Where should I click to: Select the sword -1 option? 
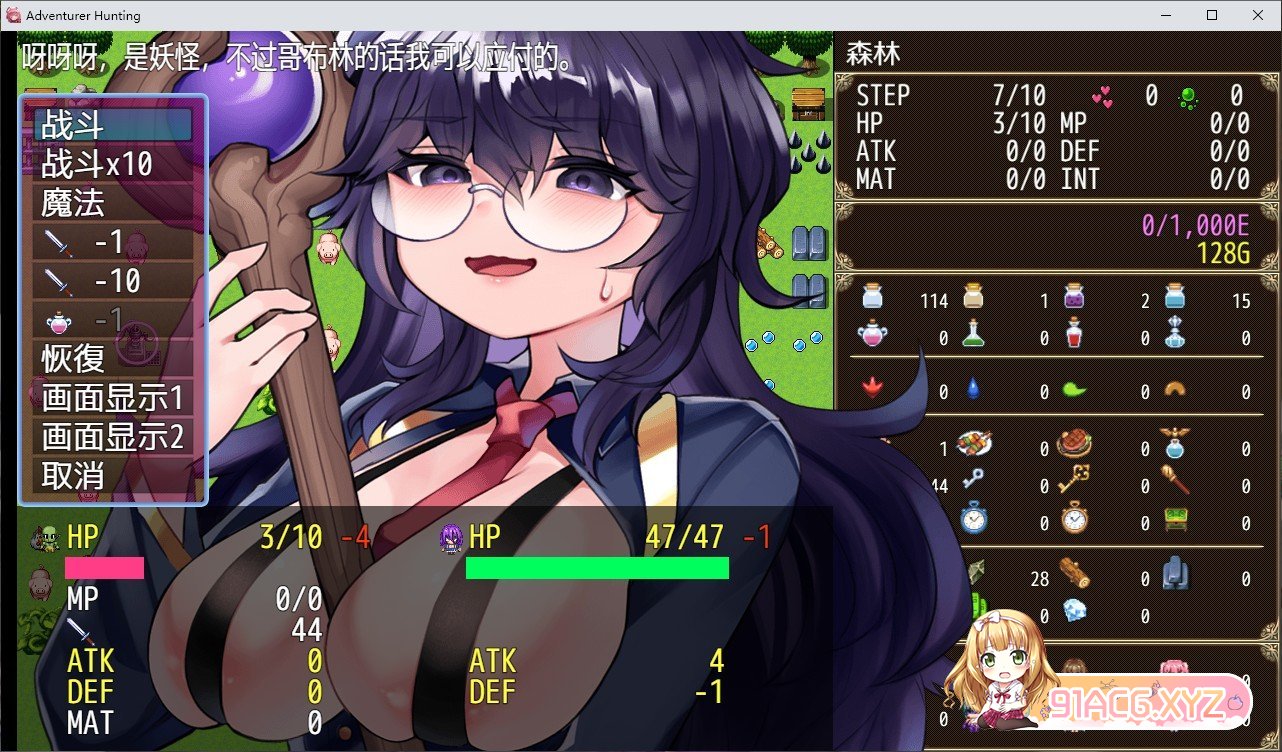(x=112, y=242)
